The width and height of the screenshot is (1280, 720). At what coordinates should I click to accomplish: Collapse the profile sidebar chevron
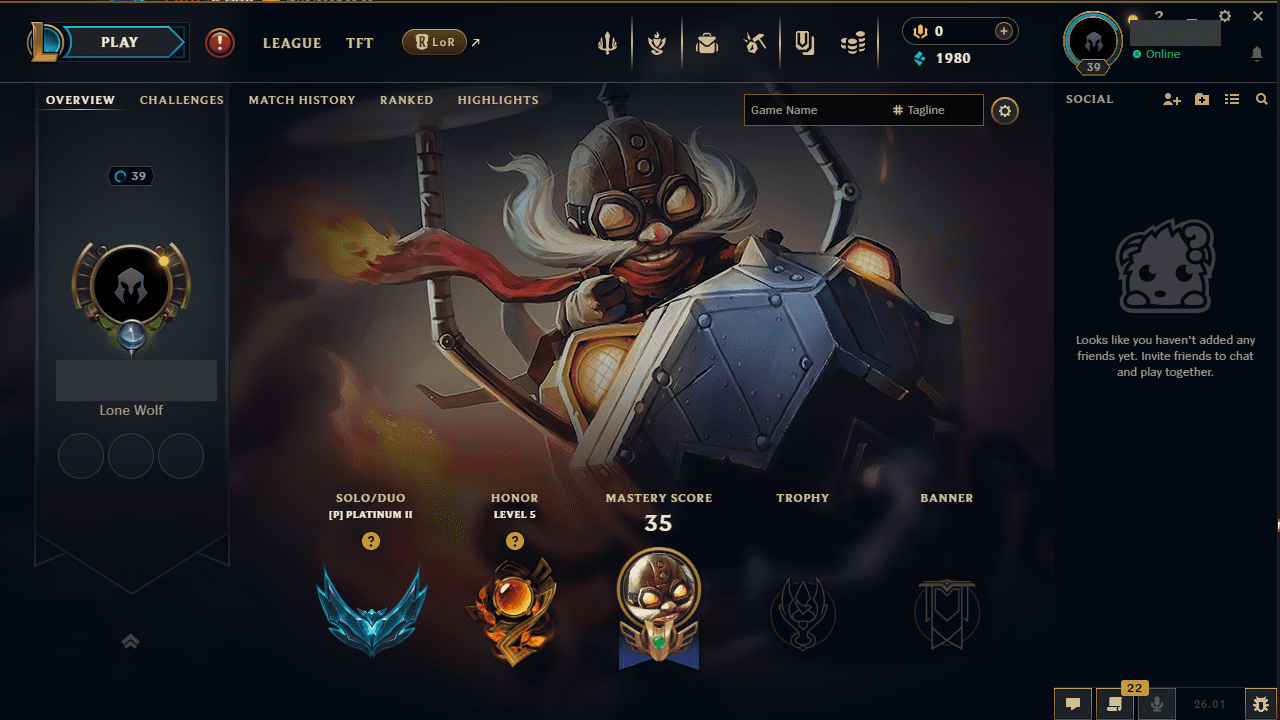click(x=130, y=641)
